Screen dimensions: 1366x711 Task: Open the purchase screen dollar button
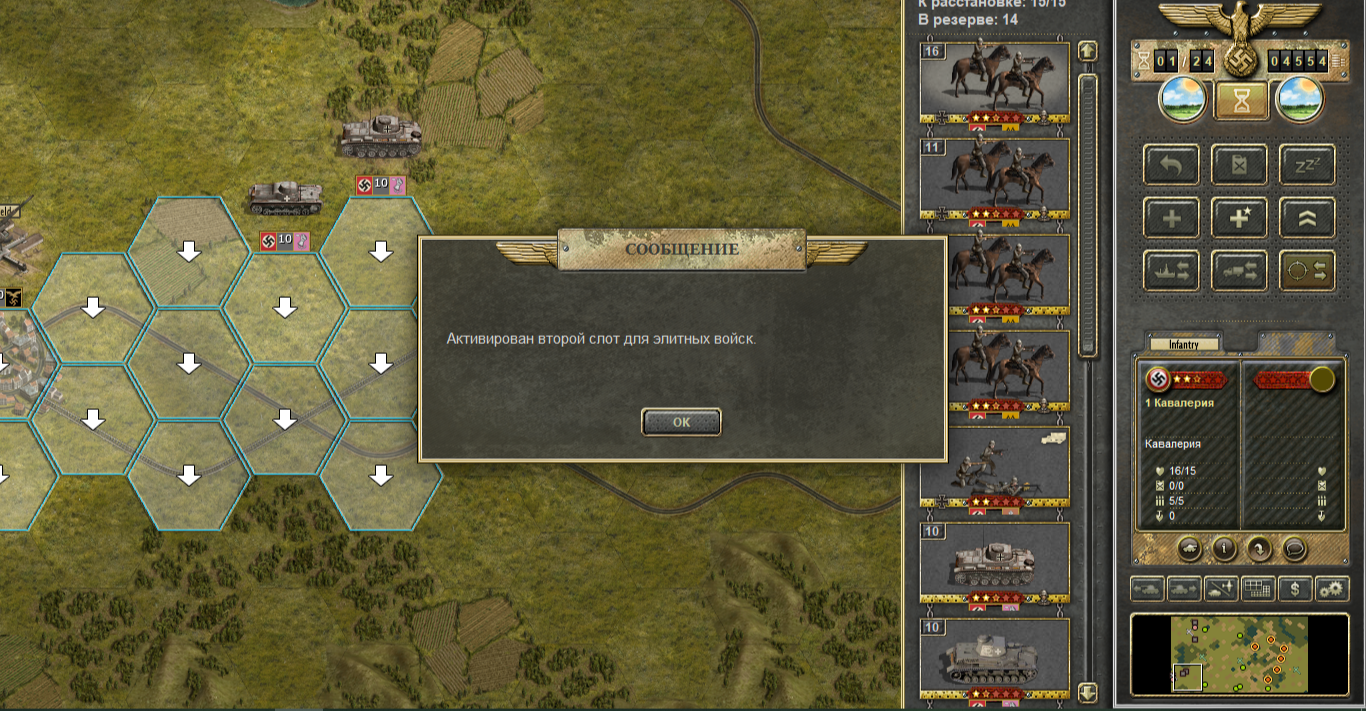[1295, 589]
